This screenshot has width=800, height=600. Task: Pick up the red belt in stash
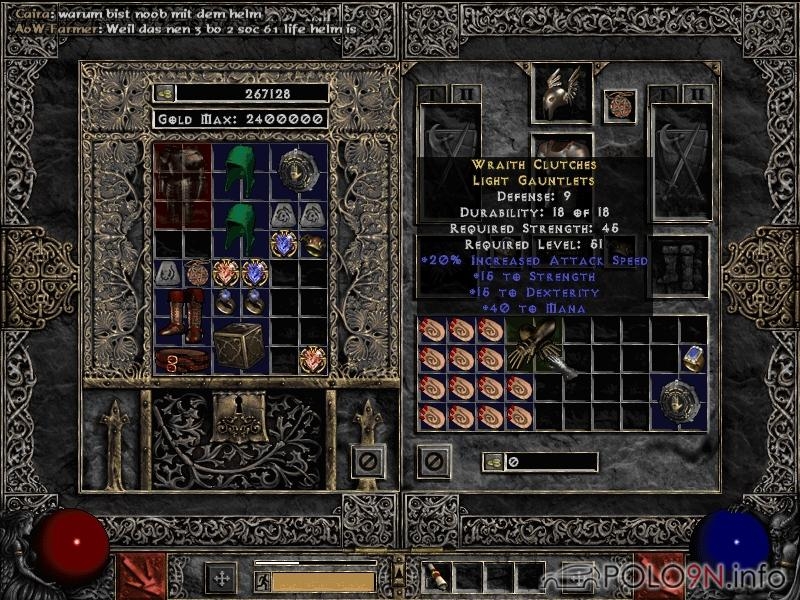click(x=182, y=360)
